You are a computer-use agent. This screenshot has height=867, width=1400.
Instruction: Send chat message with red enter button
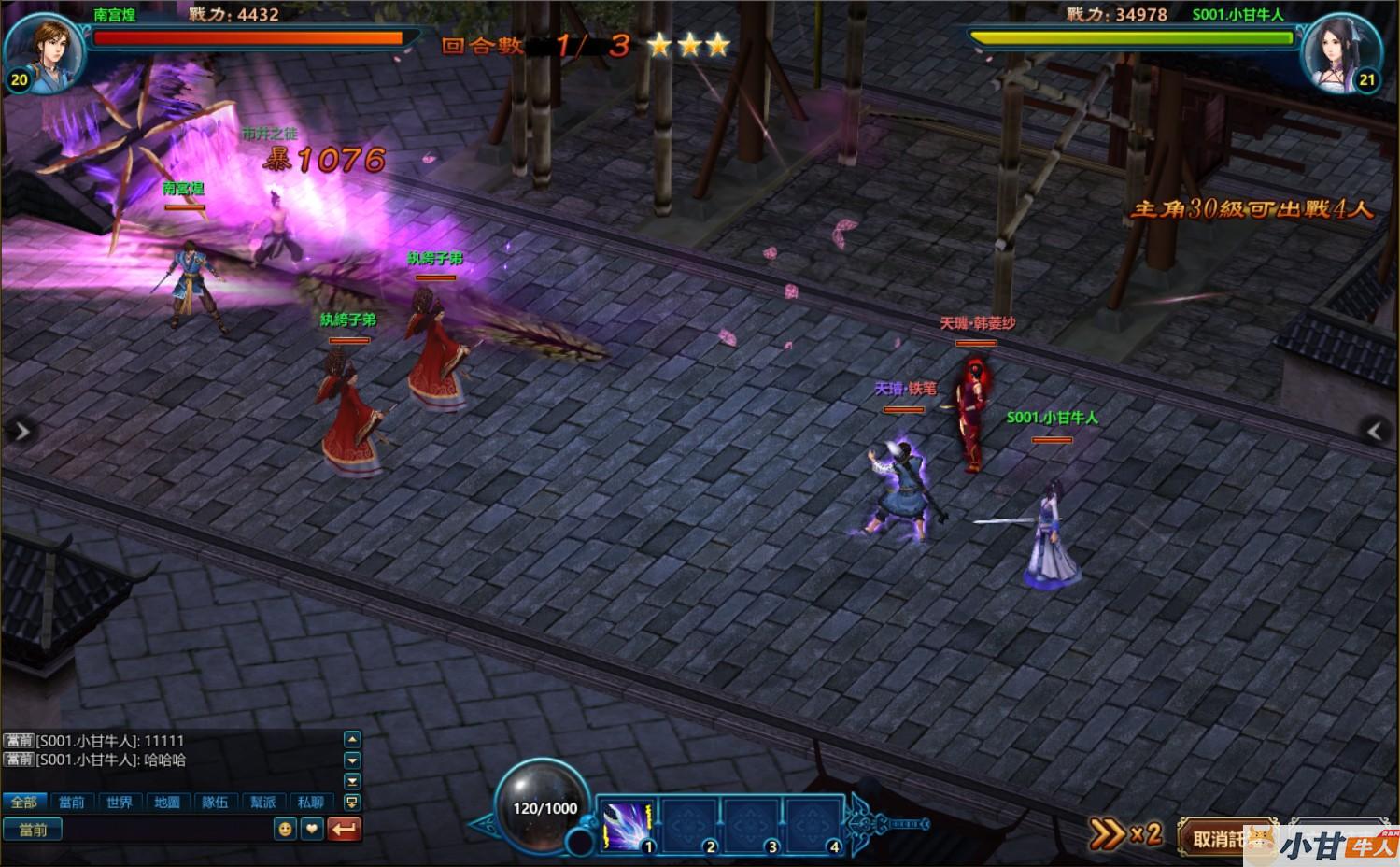coord(344,829)
